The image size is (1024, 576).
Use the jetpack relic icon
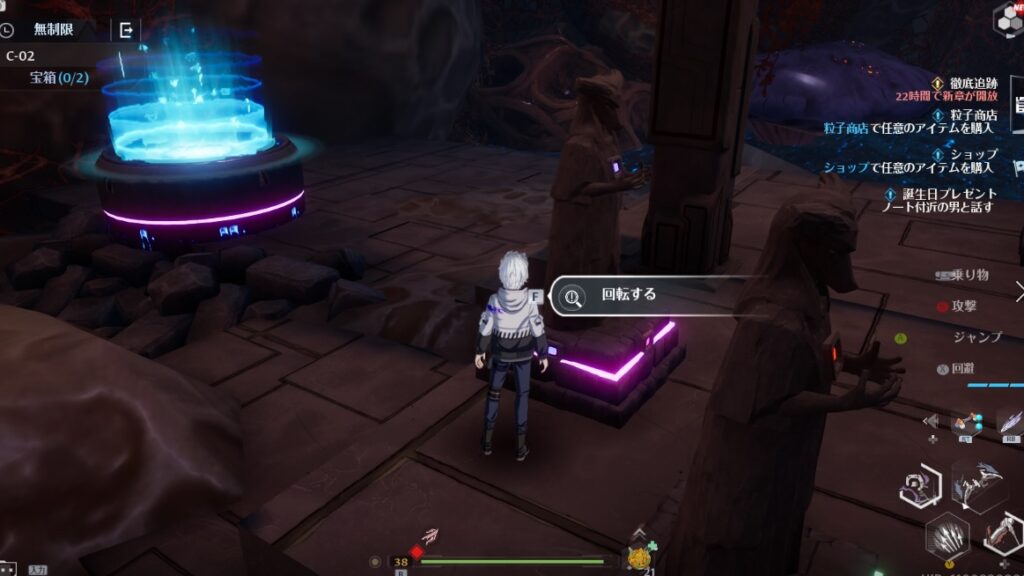tap(966, 421)
